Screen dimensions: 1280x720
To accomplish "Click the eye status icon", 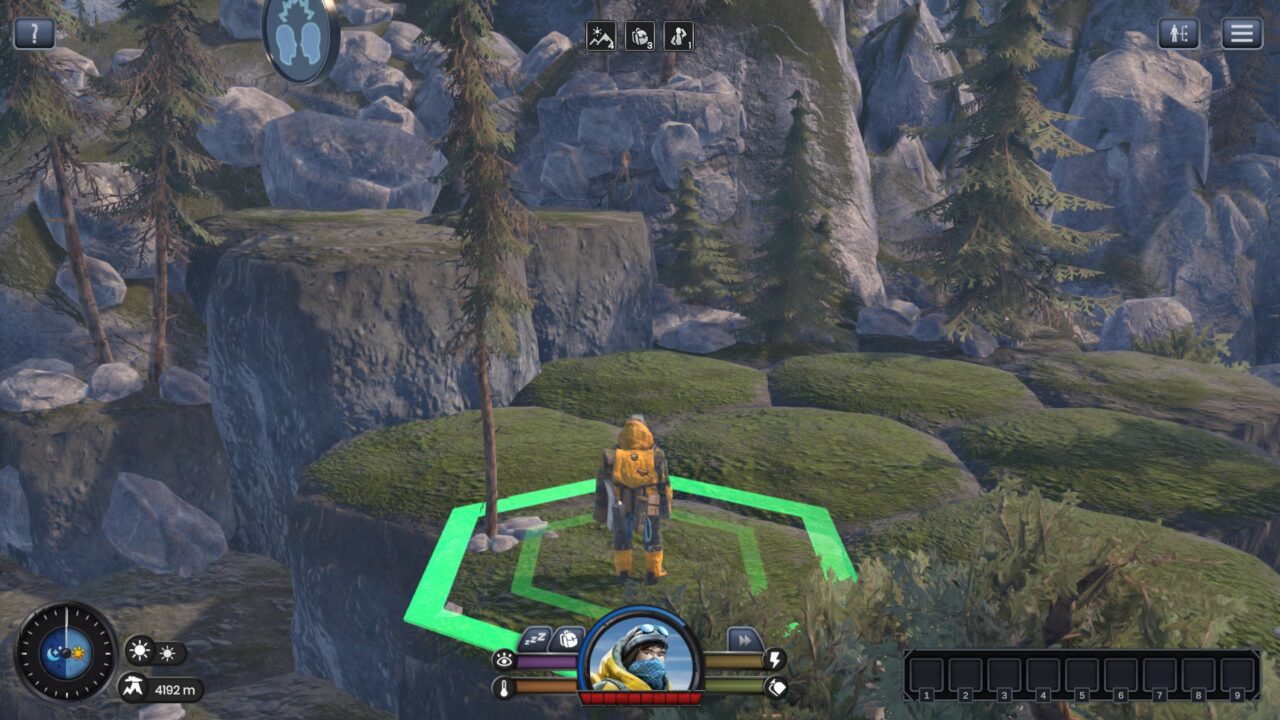I will coord(503,659).
